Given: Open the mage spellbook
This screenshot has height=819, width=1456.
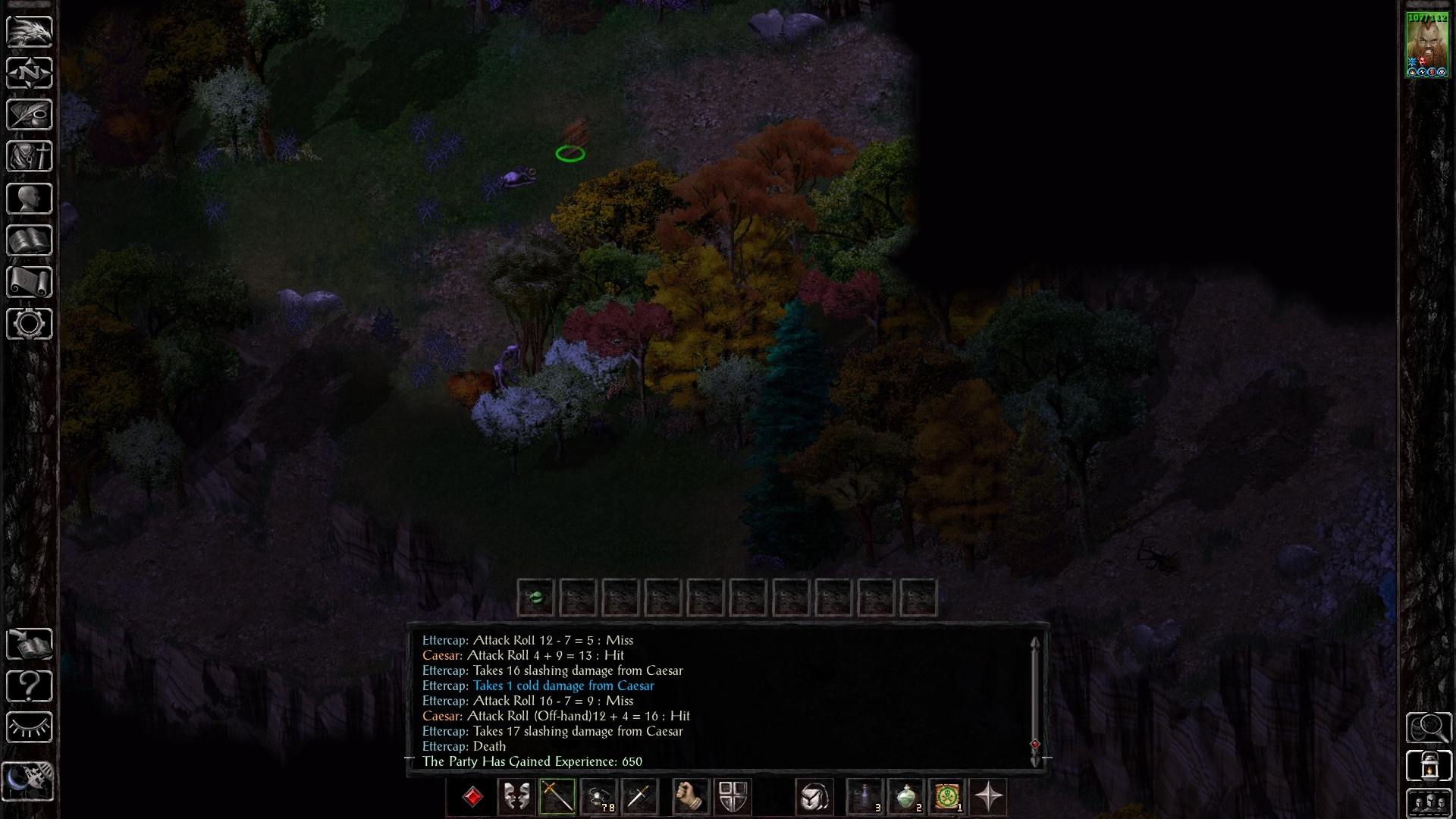Looking at the screenshot, I should coord(30,240).
